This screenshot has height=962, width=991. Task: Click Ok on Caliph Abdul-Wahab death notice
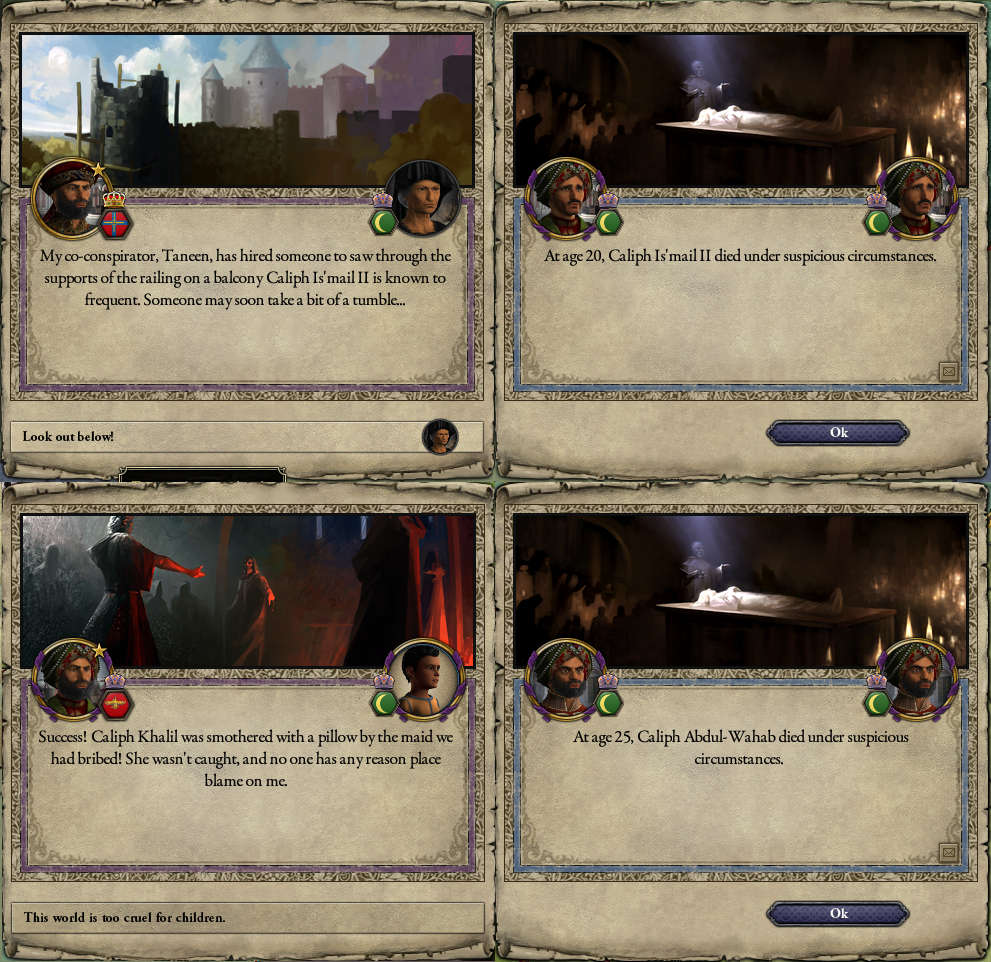coord(838,913)
